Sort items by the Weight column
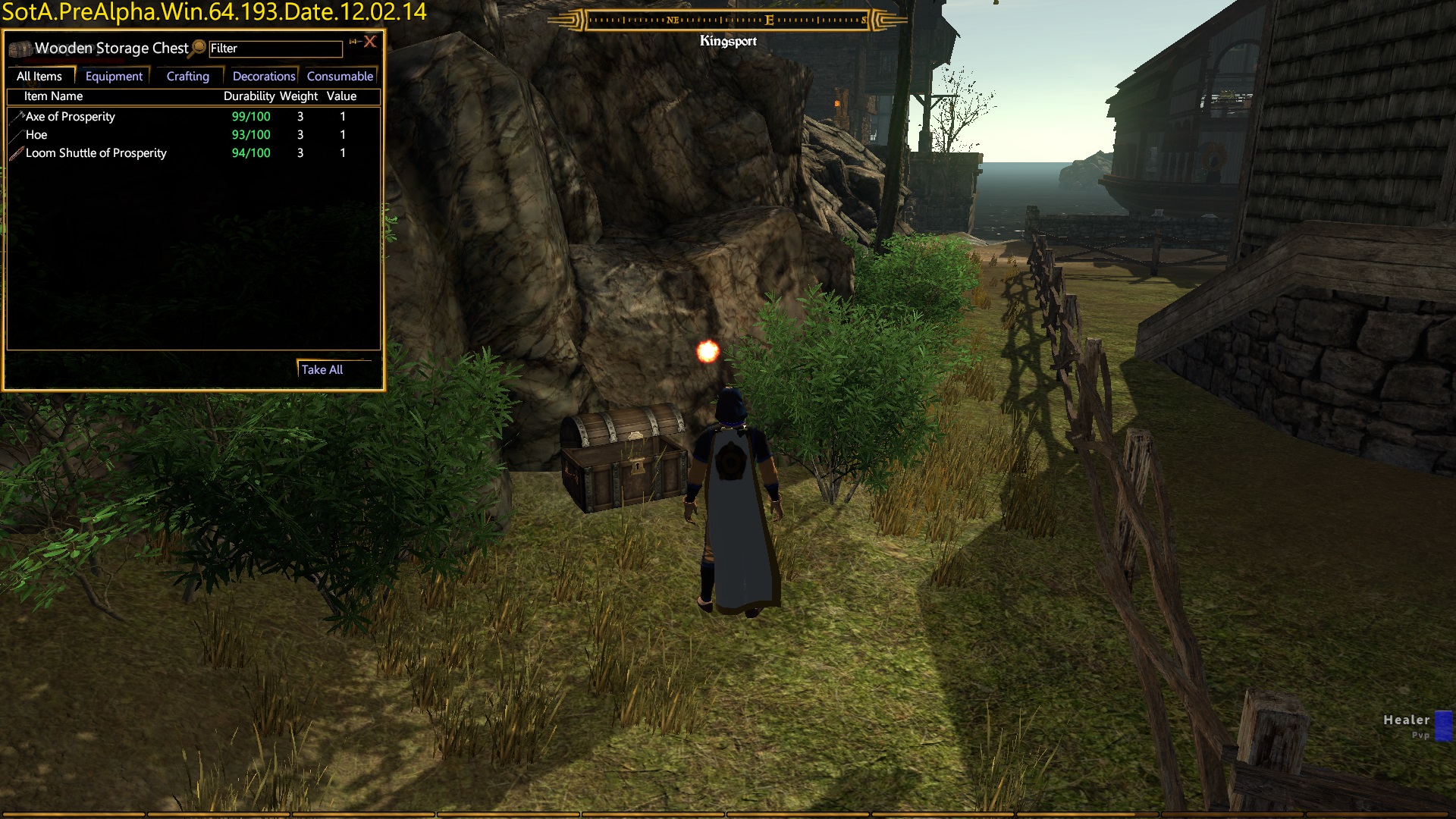 pos(299,96)
